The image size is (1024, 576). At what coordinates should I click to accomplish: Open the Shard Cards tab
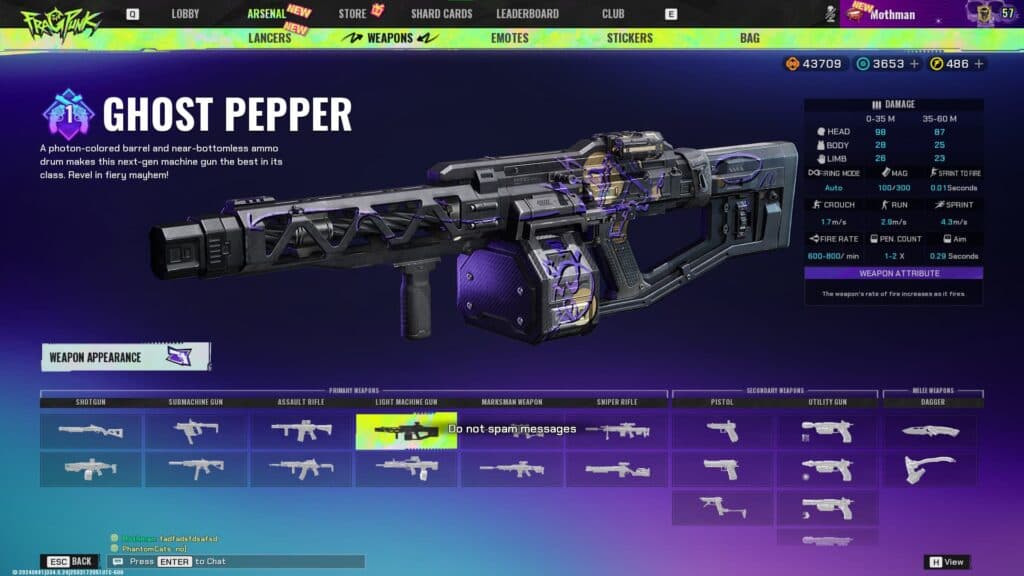[441, 14]
